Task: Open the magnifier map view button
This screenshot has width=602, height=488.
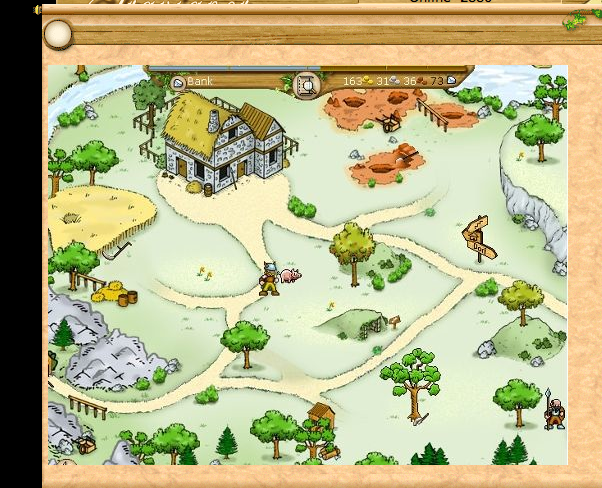Action: click(x=307, y=85)
